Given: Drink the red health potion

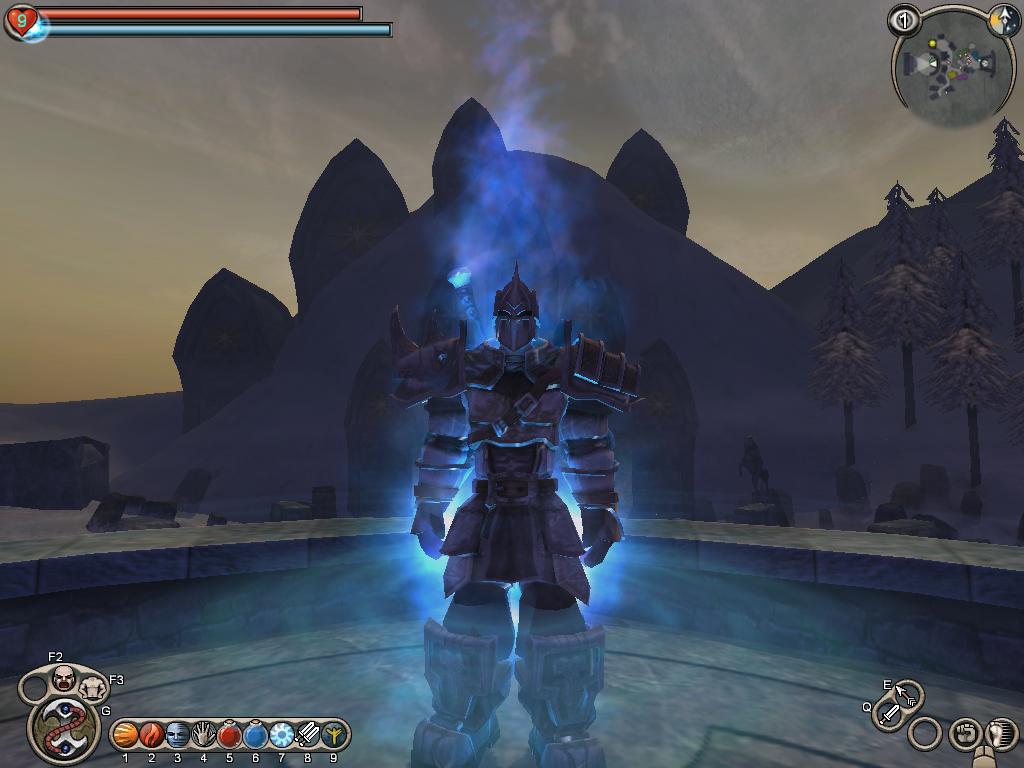Looking at the screenshot, I should (230, 735).
